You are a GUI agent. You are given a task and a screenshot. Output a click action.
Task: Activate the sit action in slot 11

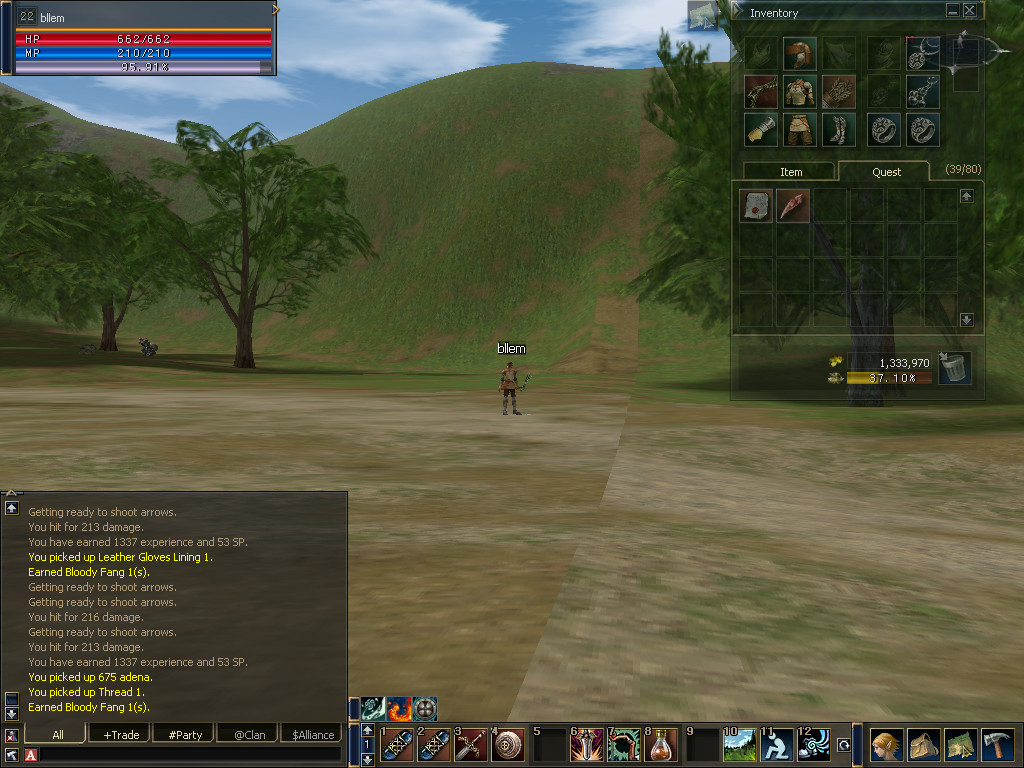click(776, 745)
